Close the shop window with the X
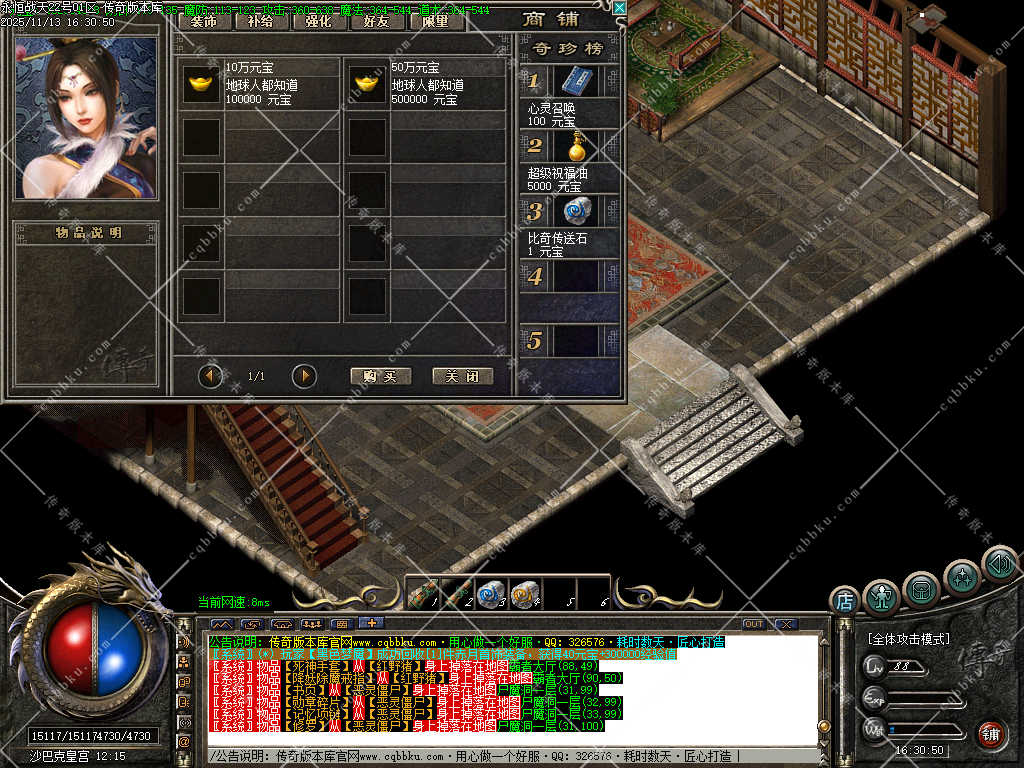Viewport: 1024px width, 768px height. pos(619,9)
